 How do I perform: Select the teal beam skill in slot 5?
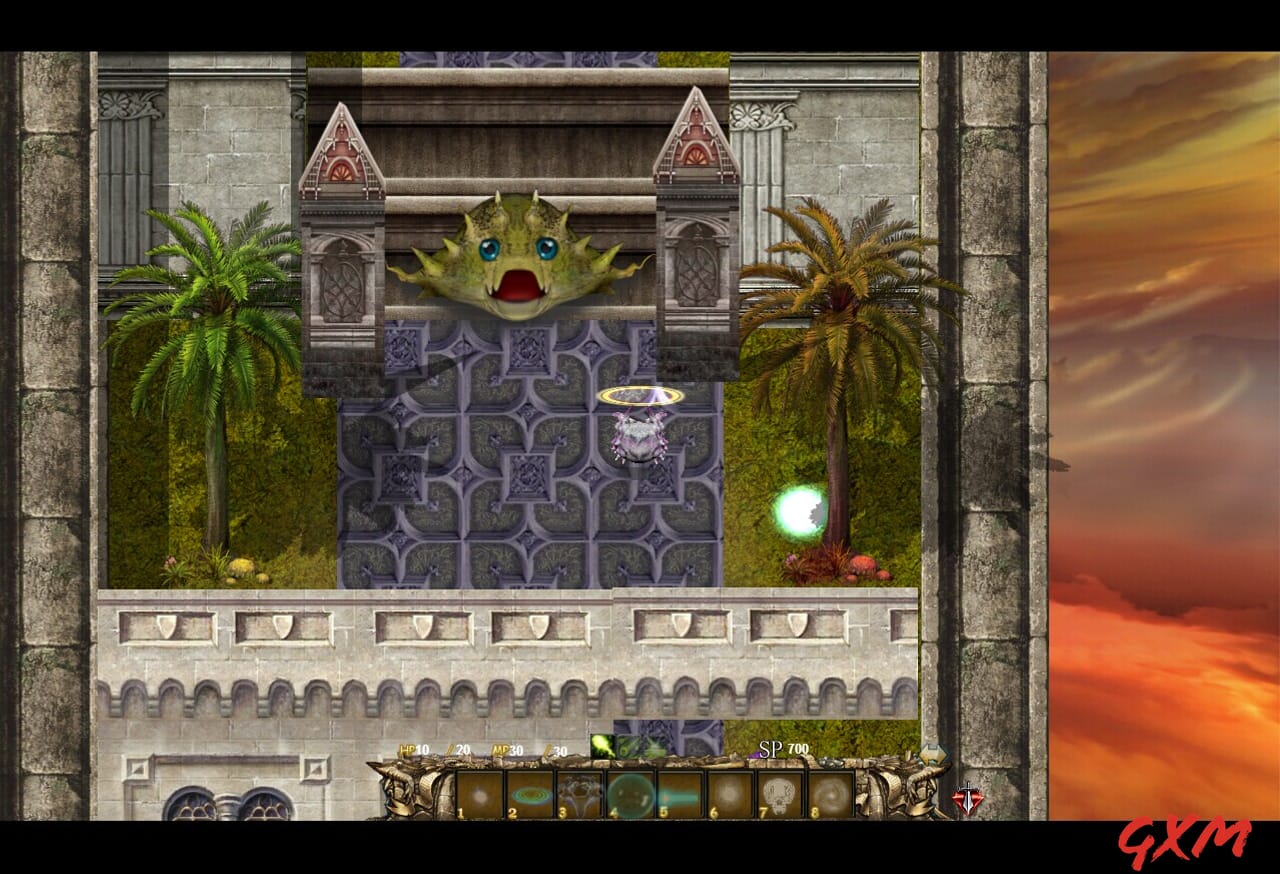(x=681, y=793)
